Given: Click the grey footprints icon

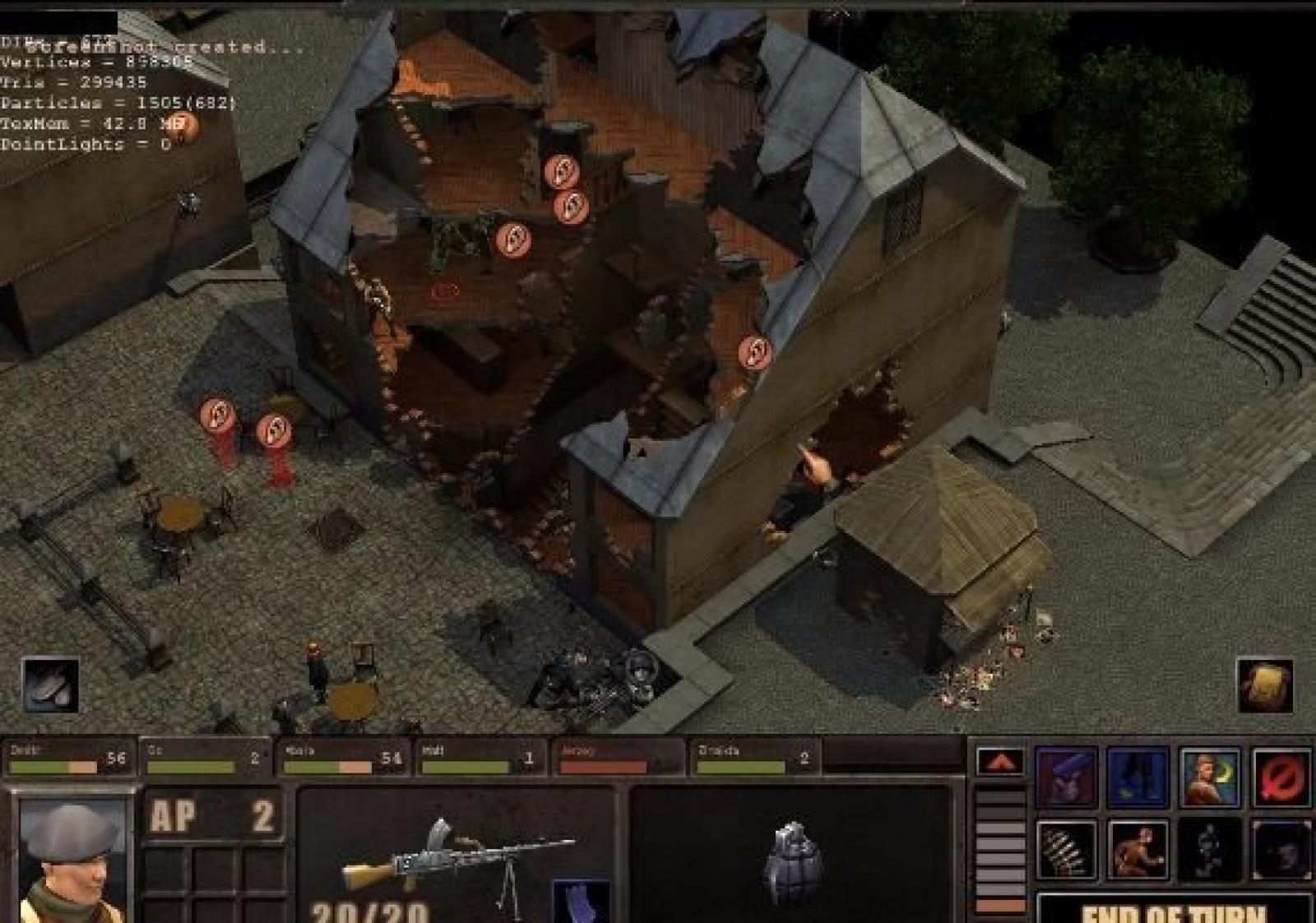Looking at the screenshot, I should coord(51,685).
